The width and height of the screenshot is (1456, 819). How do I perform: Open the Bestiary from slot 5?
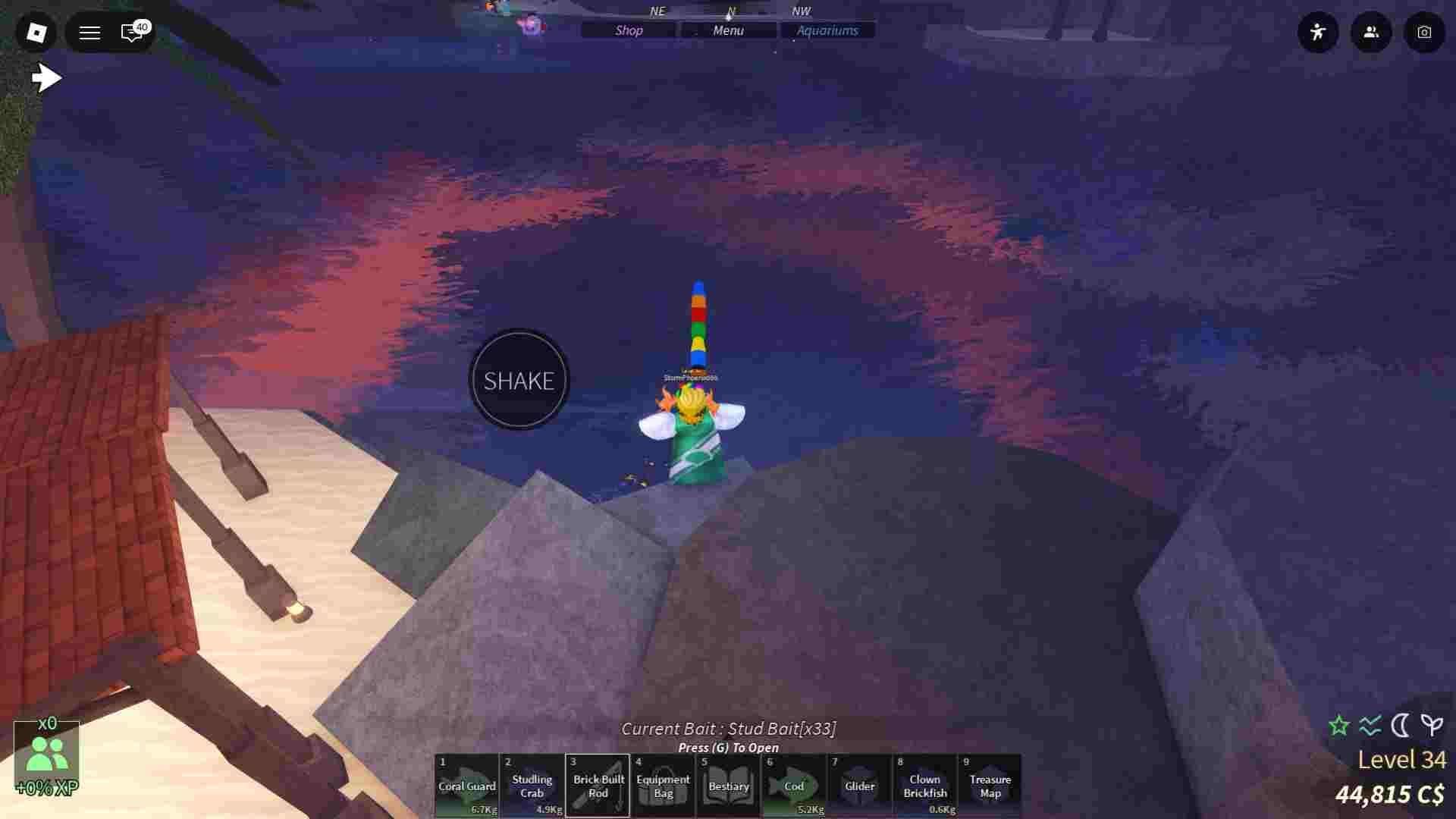(x=728, y=786)
